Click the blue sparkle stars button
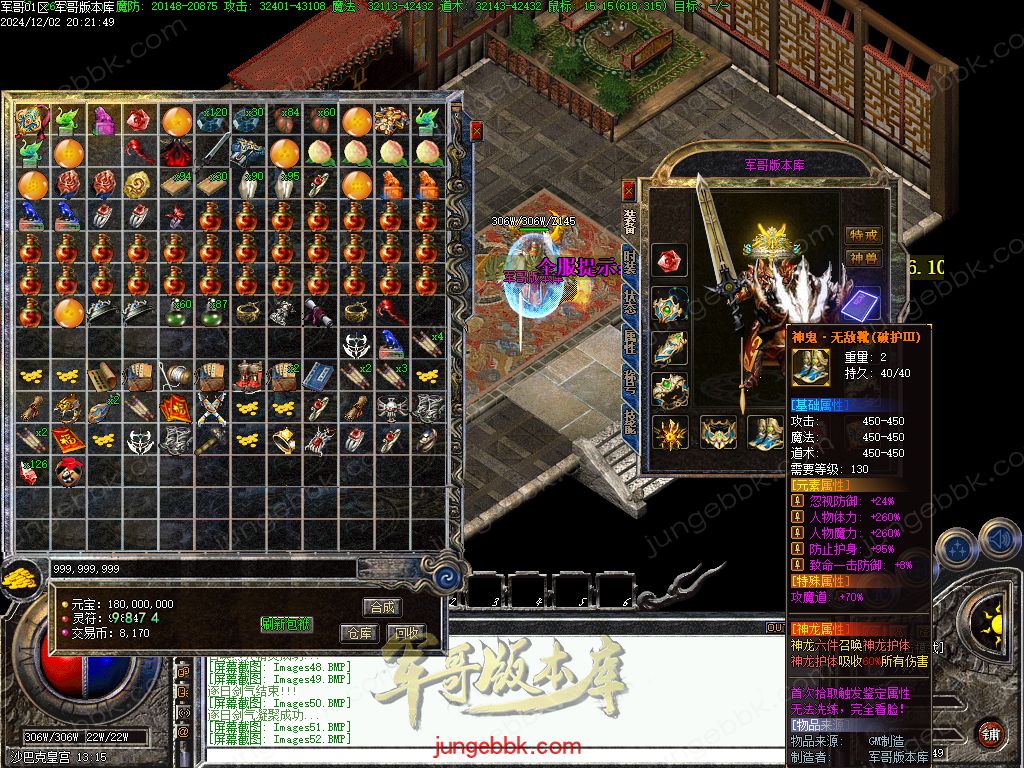 (x=957, y=548)
